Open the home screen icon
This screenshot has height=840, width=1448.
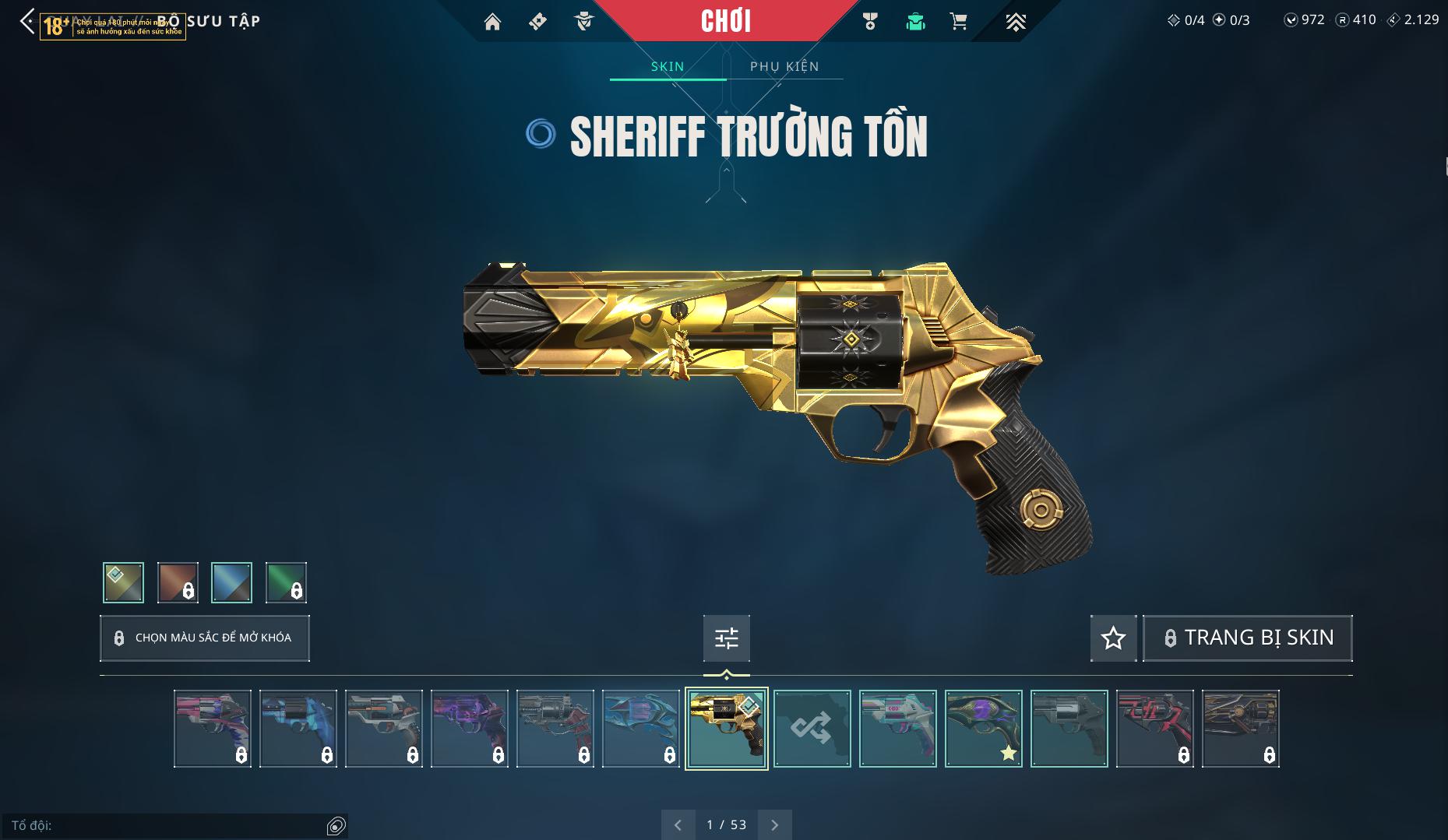[492, 22]
